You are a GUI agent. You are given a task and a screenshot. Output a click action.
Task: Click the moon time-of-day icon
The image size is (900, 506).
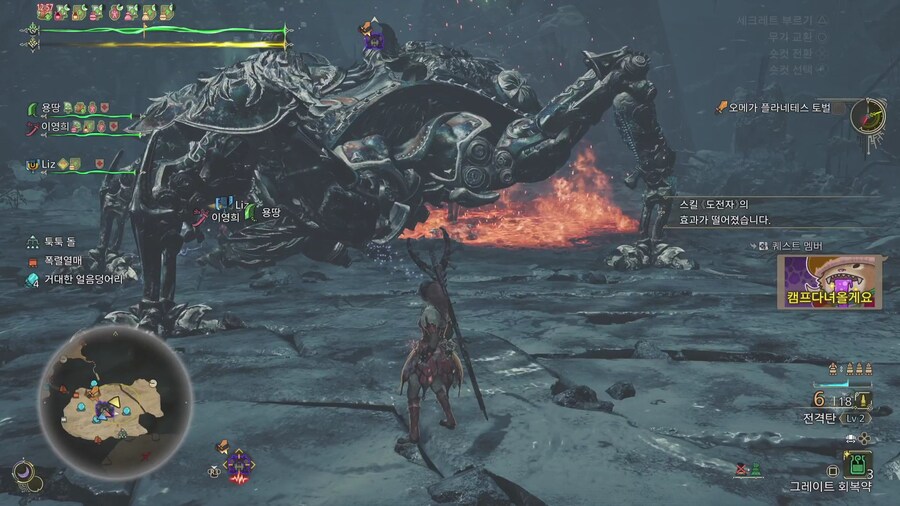click(x=22, y=471)
